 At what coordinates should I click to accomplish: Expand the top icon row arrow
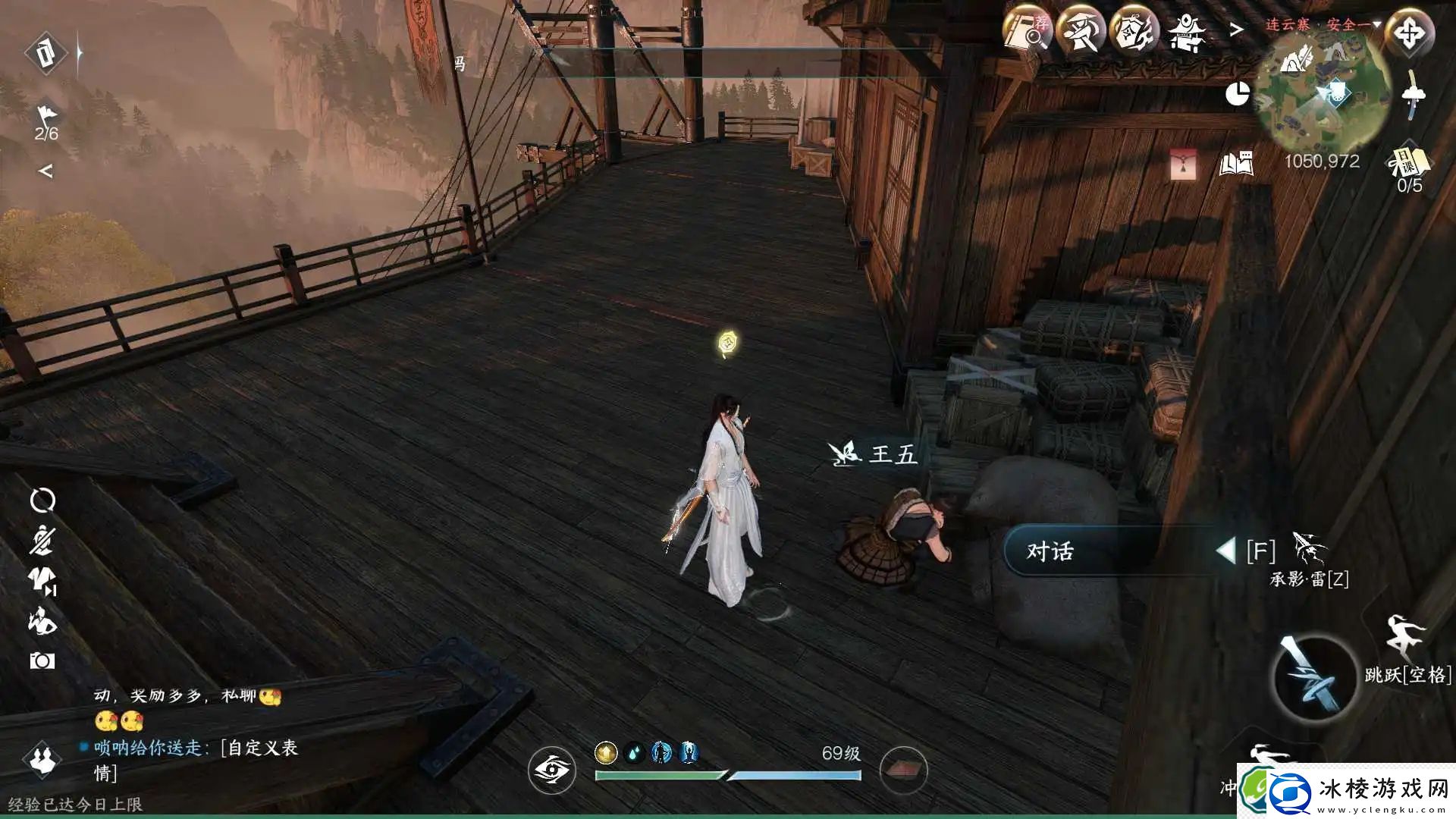coord(1237,30)
